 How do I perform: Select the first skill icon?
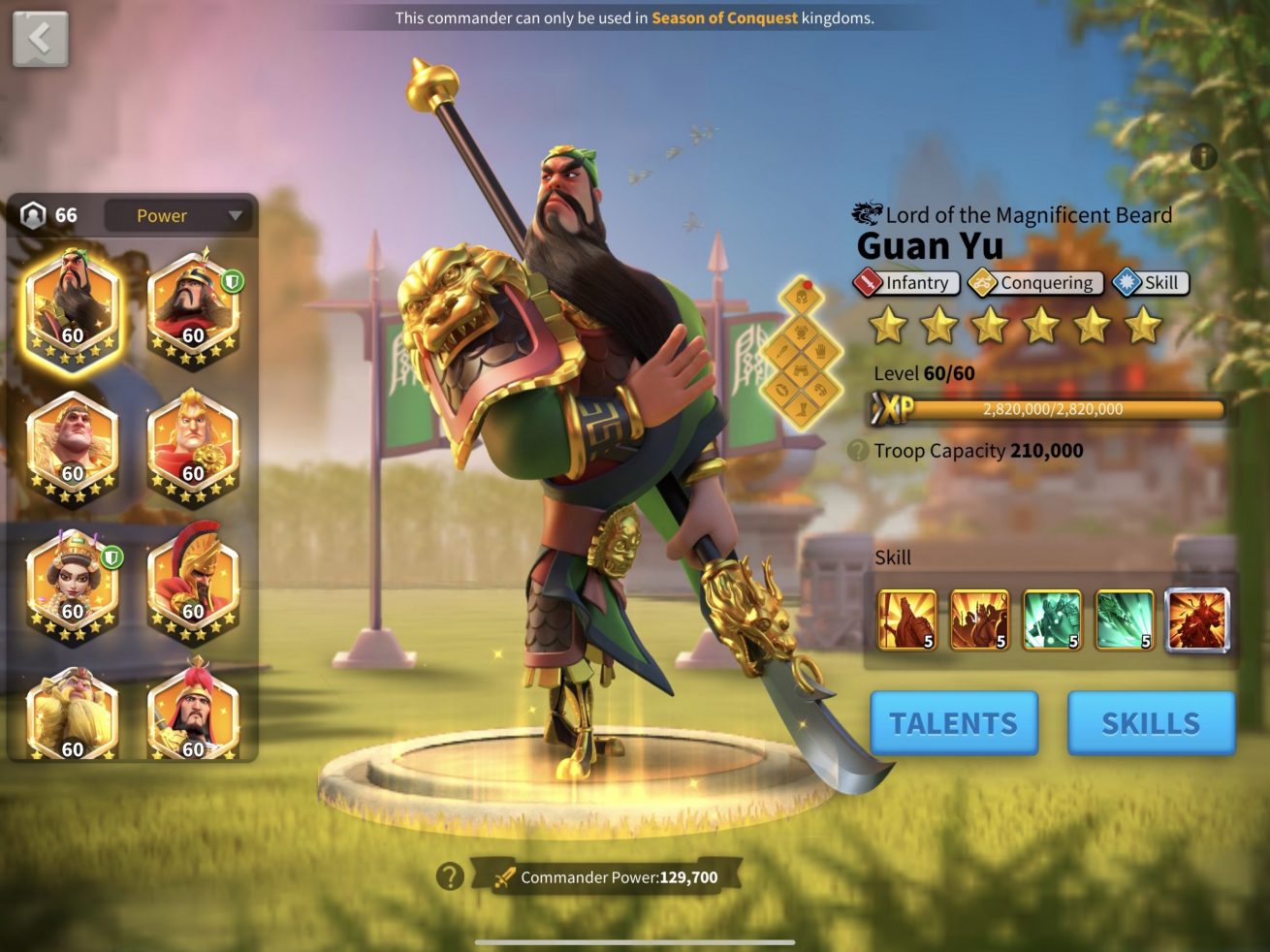pyautogui.click(x=907, y=619)
